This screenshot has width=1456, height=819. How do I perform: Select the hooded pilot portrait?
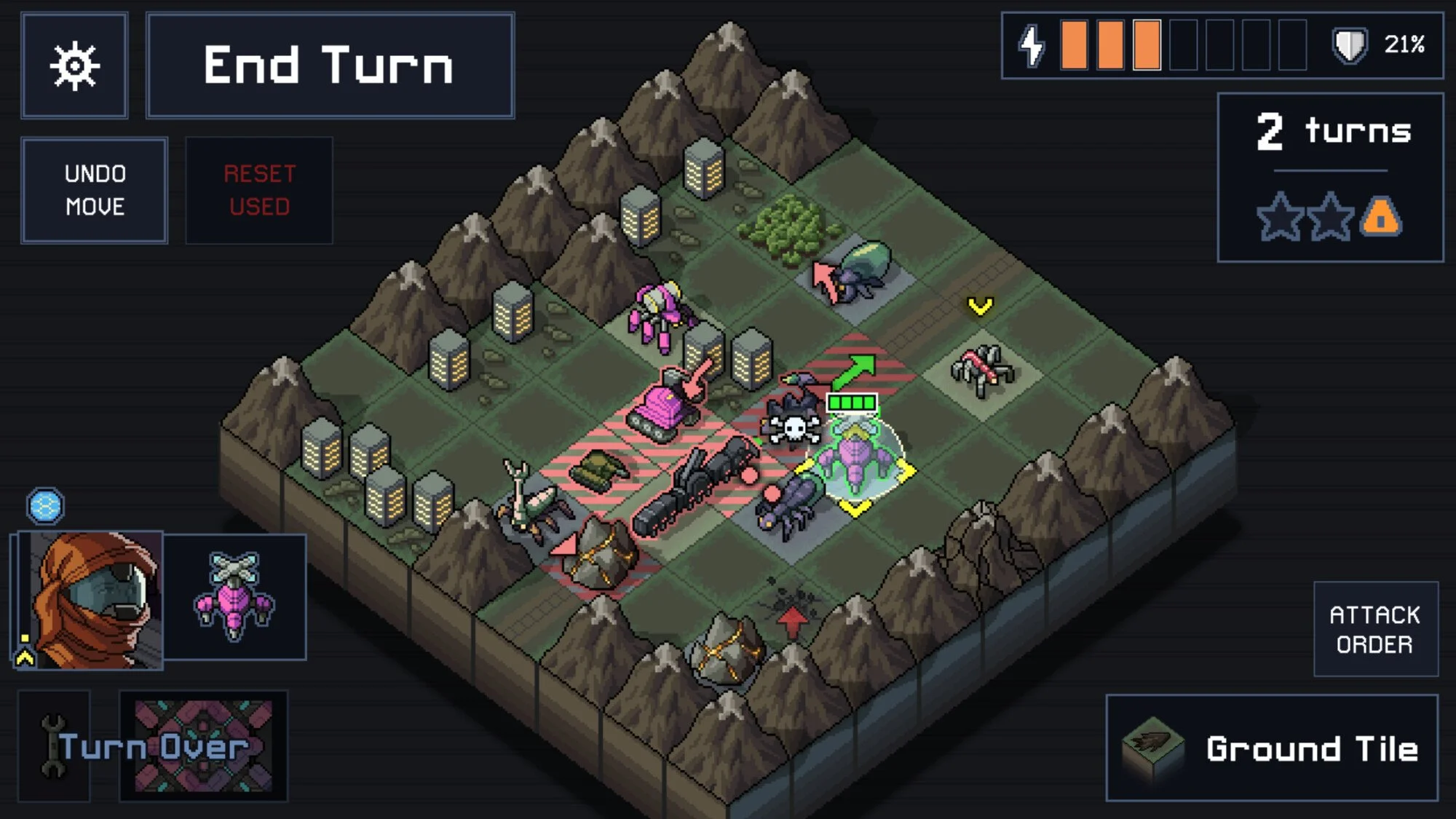click(90, 599)
